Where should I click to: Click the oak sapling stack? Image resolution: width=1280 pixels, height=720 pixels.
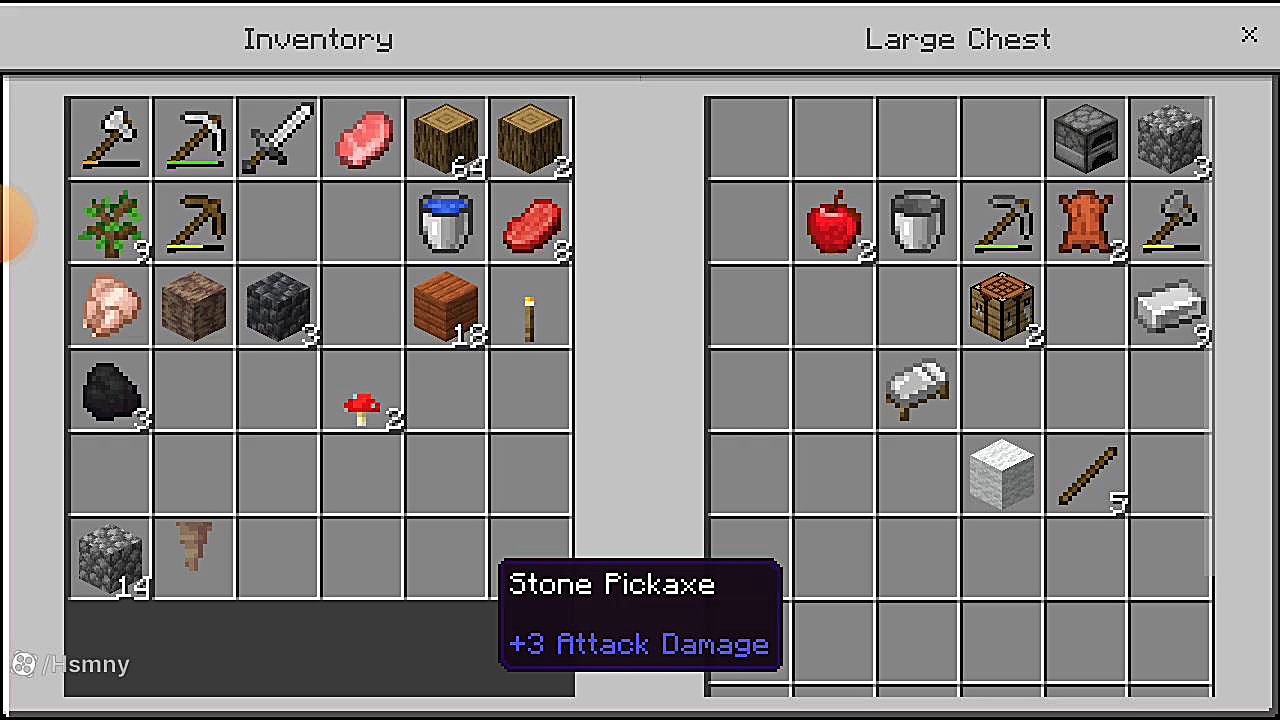[109, 222]
